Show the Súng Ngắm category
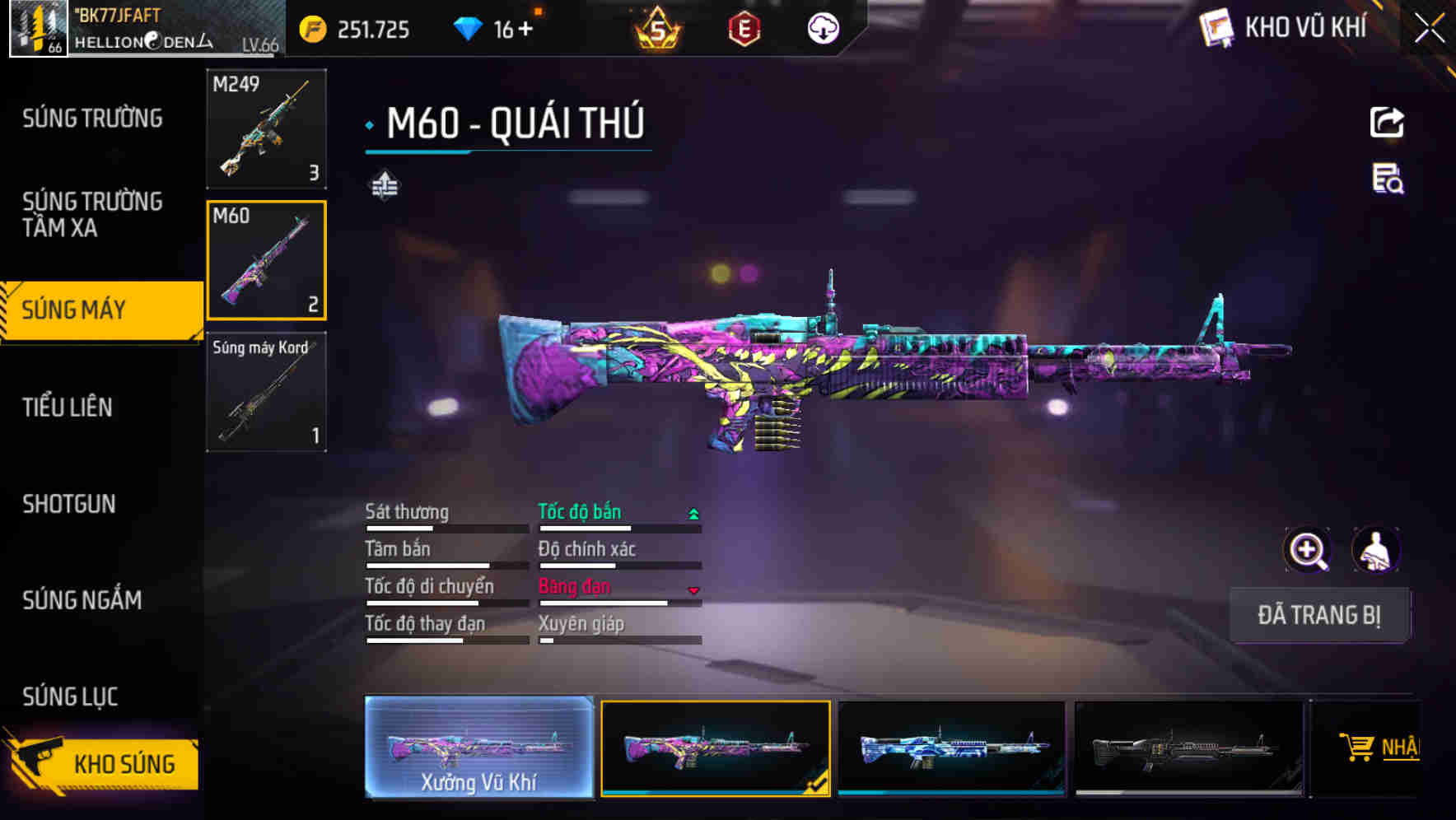 pos(82,600)
